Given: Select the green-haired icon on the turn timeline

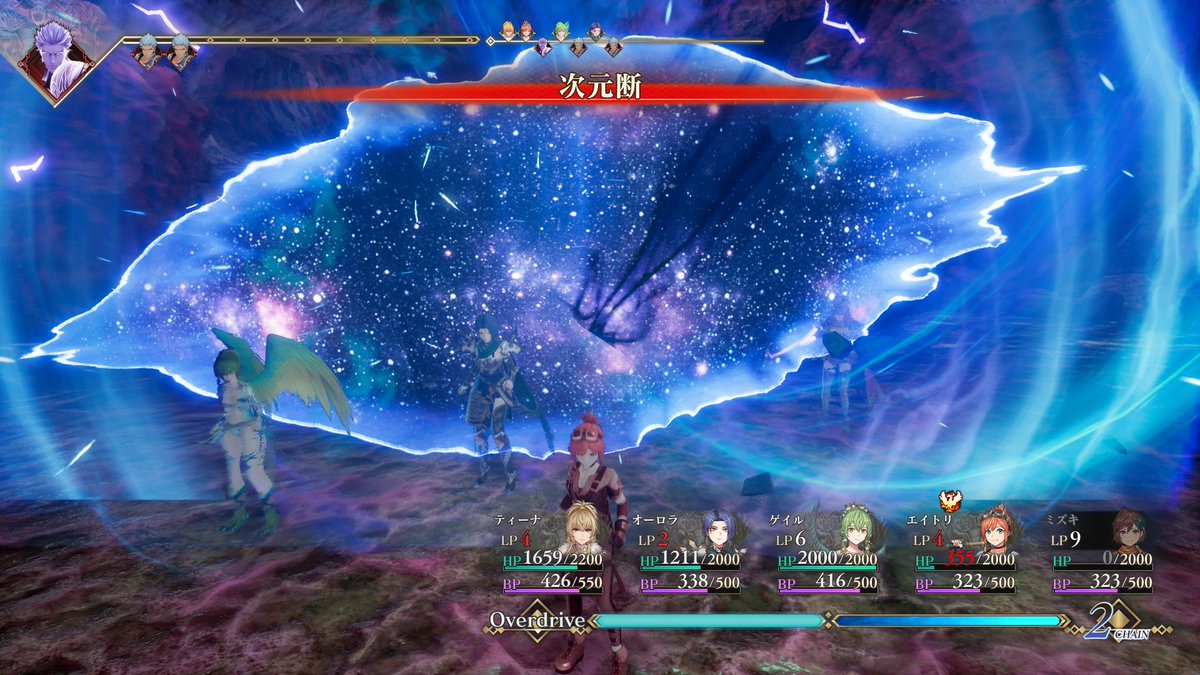Looking at the screenshot, I should click(x=561, y=31).
